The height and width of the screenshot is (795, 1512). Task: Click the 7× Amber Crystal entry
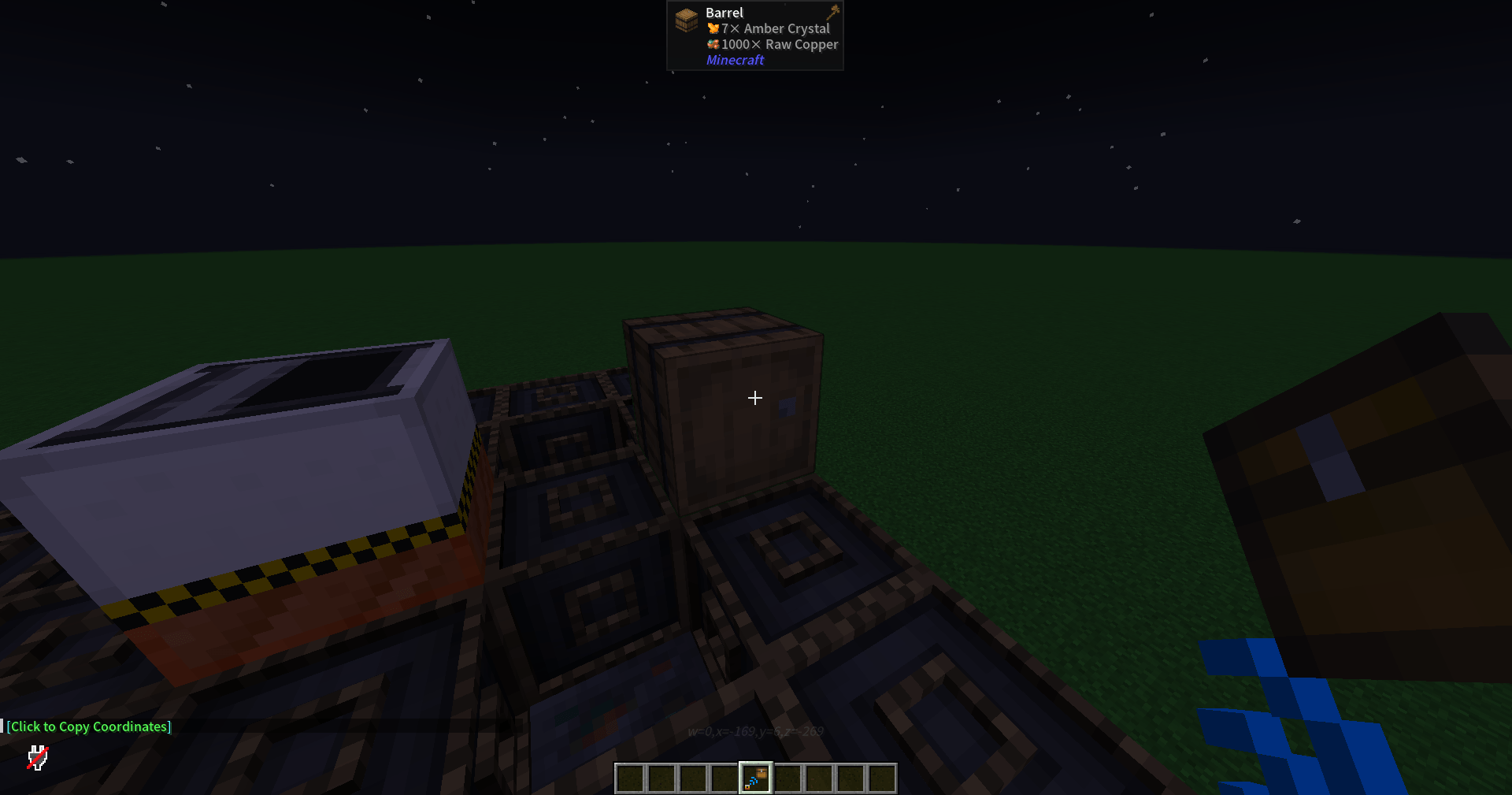coord(775,28)
